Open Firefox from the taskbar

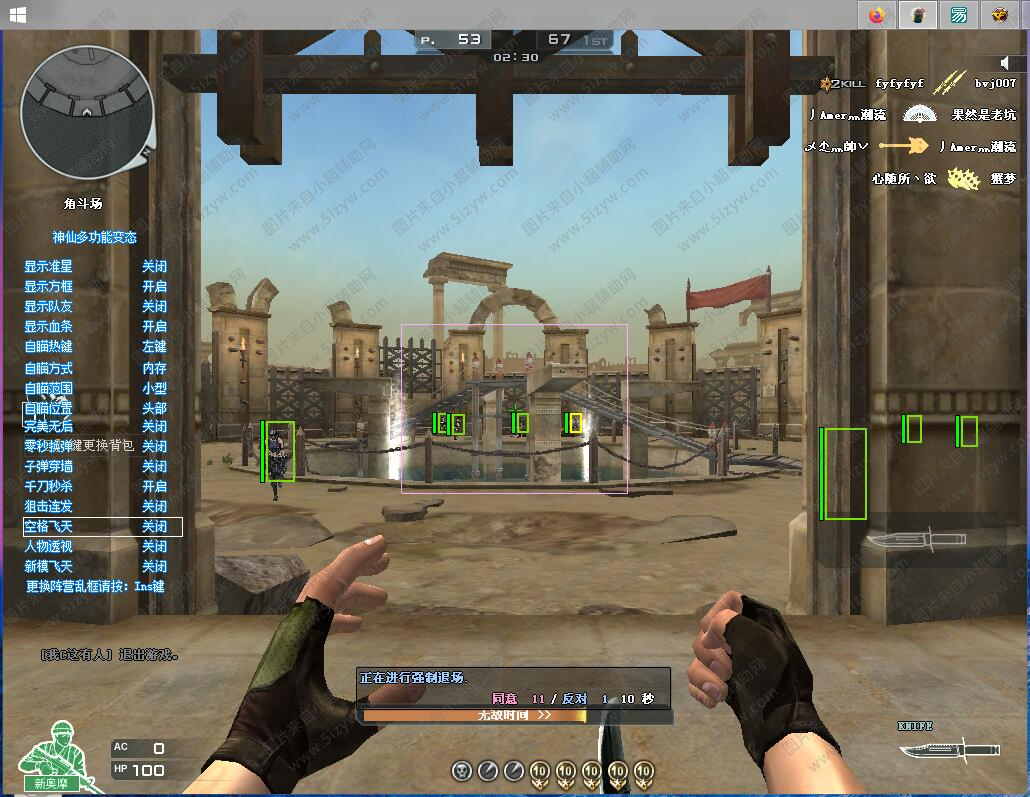pos(878,15)
